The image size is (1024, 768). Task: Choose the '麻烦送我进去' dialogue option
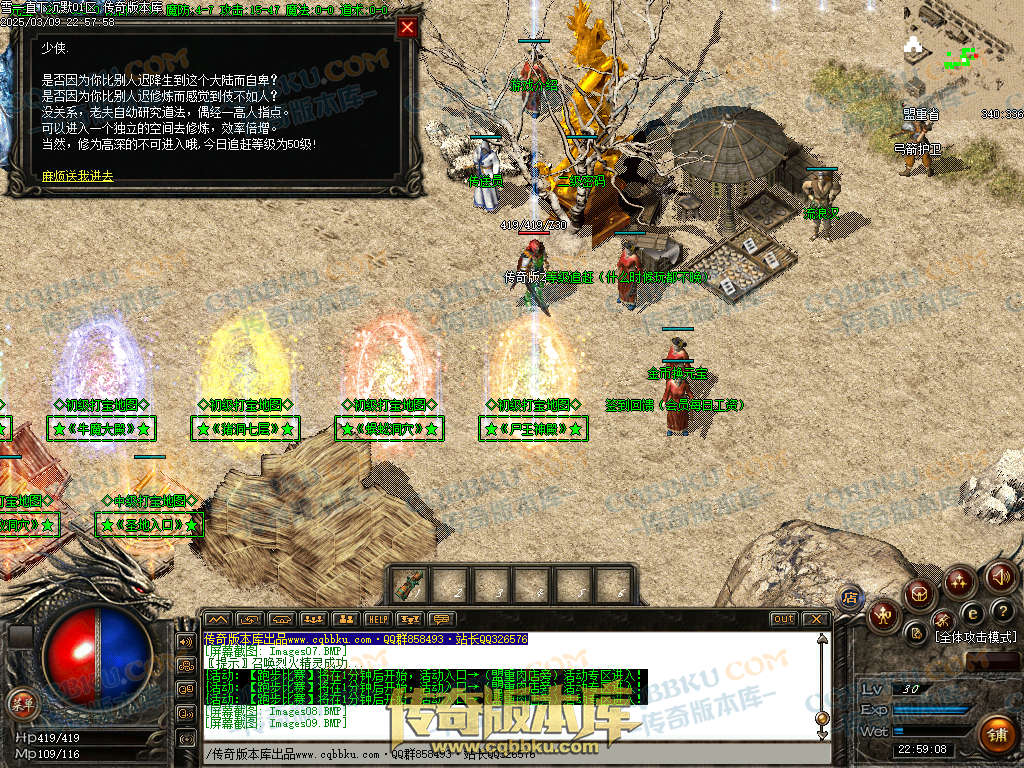(78, 176)
